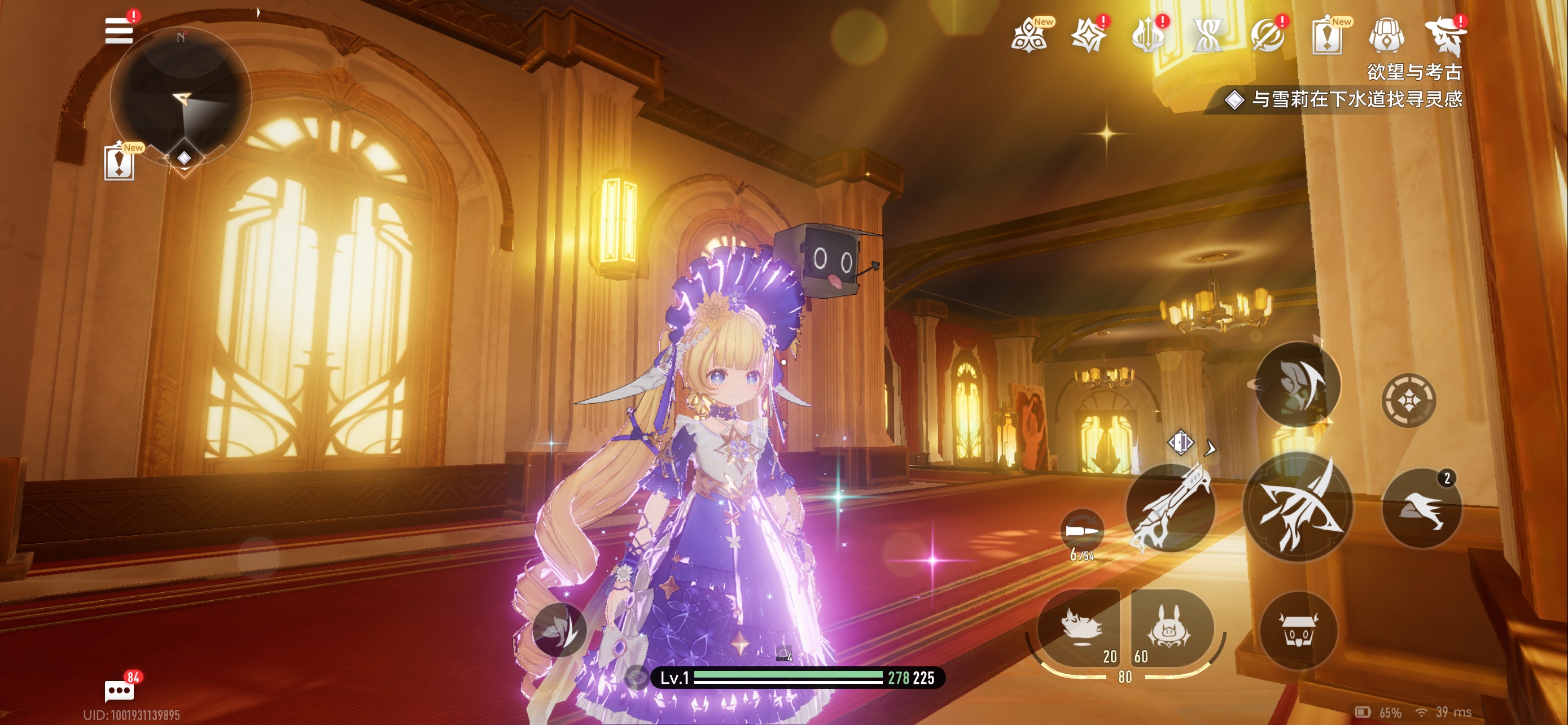
Task: Open the chat bubble with 84 messages
Action: 119,691
